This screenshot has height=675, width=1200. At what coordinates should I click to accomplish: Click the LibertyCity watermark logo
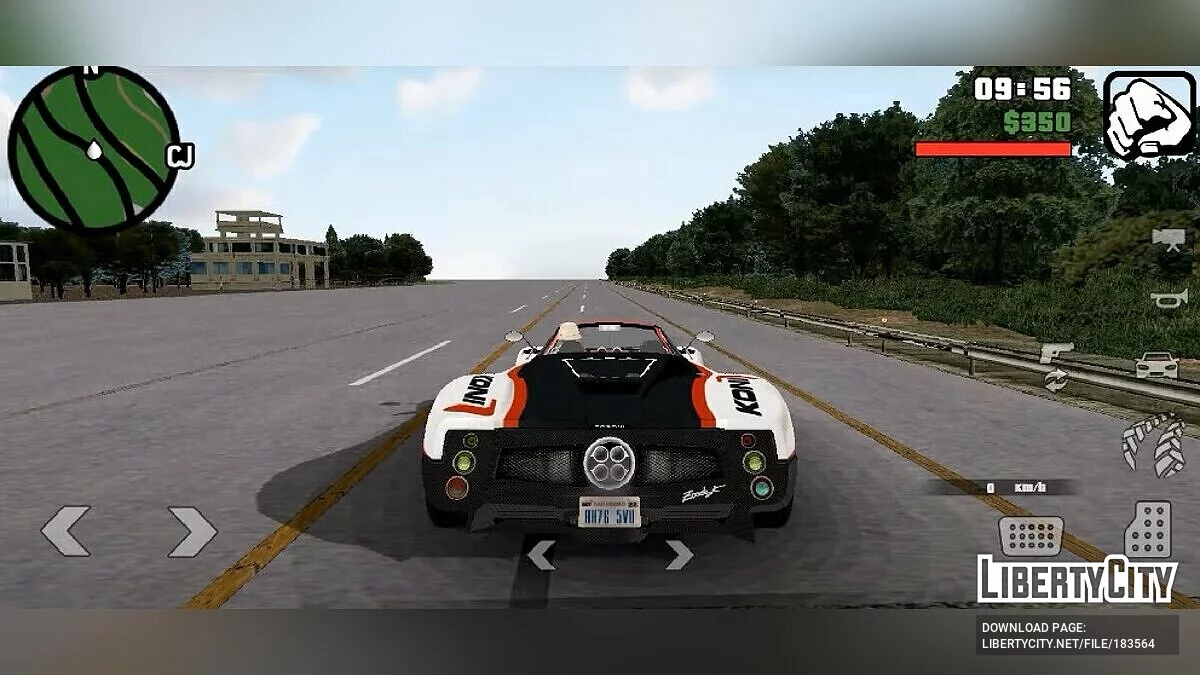click(x=1077, y=579)
